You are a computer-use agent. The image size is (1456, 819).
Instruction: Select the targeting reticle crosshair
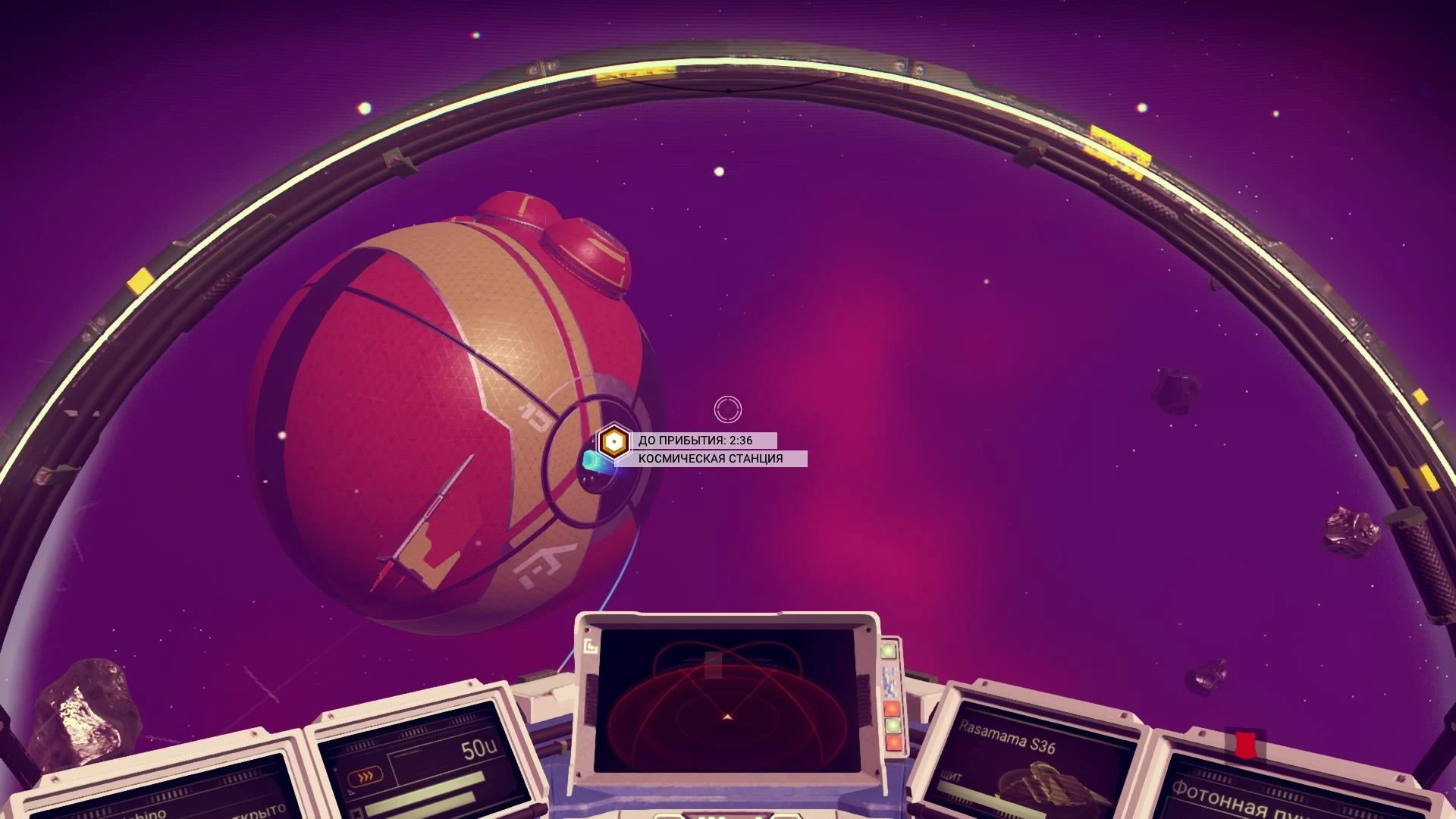730,408
